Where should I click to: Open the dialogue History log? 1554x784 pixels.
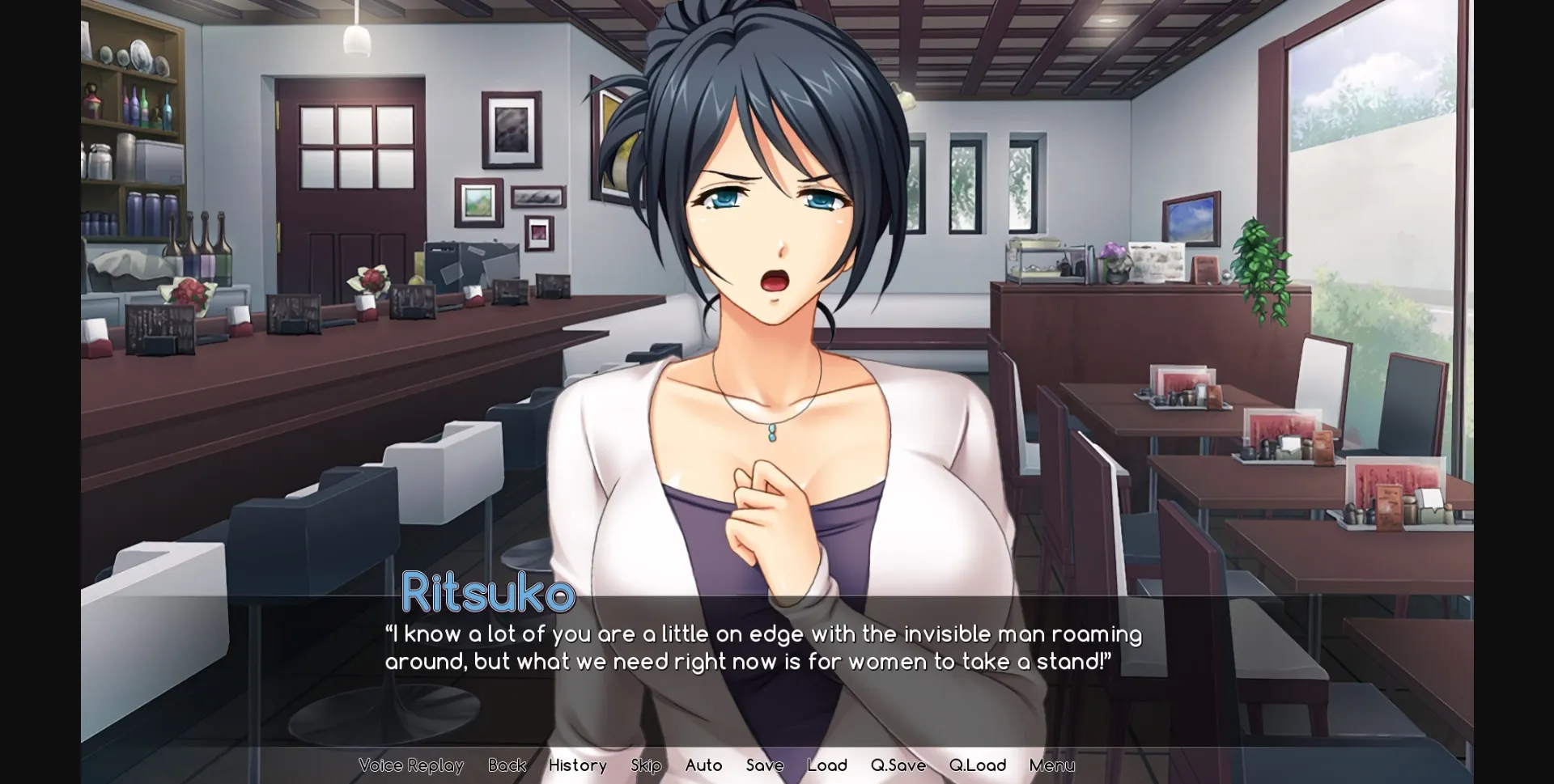[x=577, y=765]
